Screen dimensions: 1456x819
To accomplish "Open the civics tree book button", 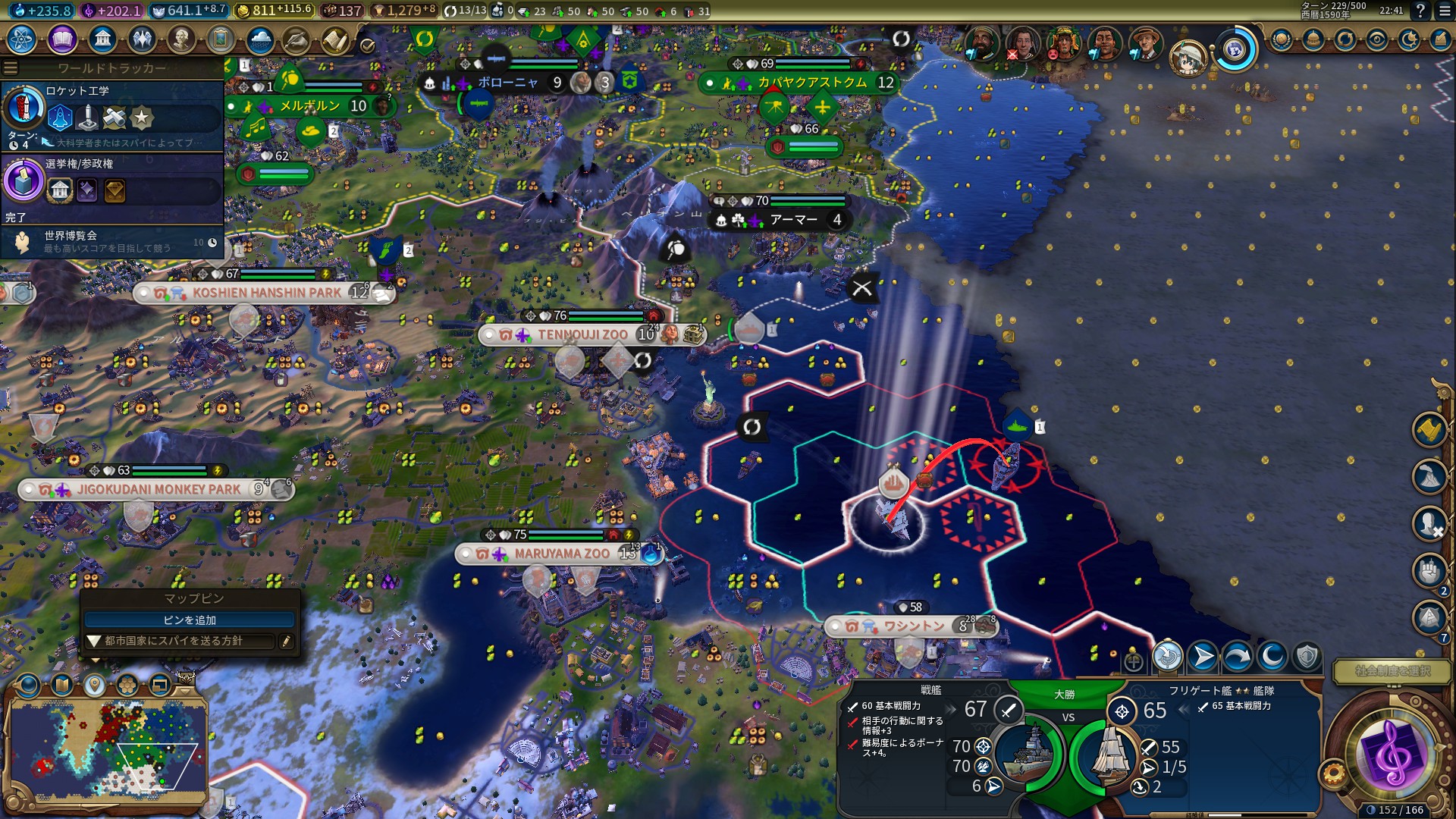I will coord(62,39).
